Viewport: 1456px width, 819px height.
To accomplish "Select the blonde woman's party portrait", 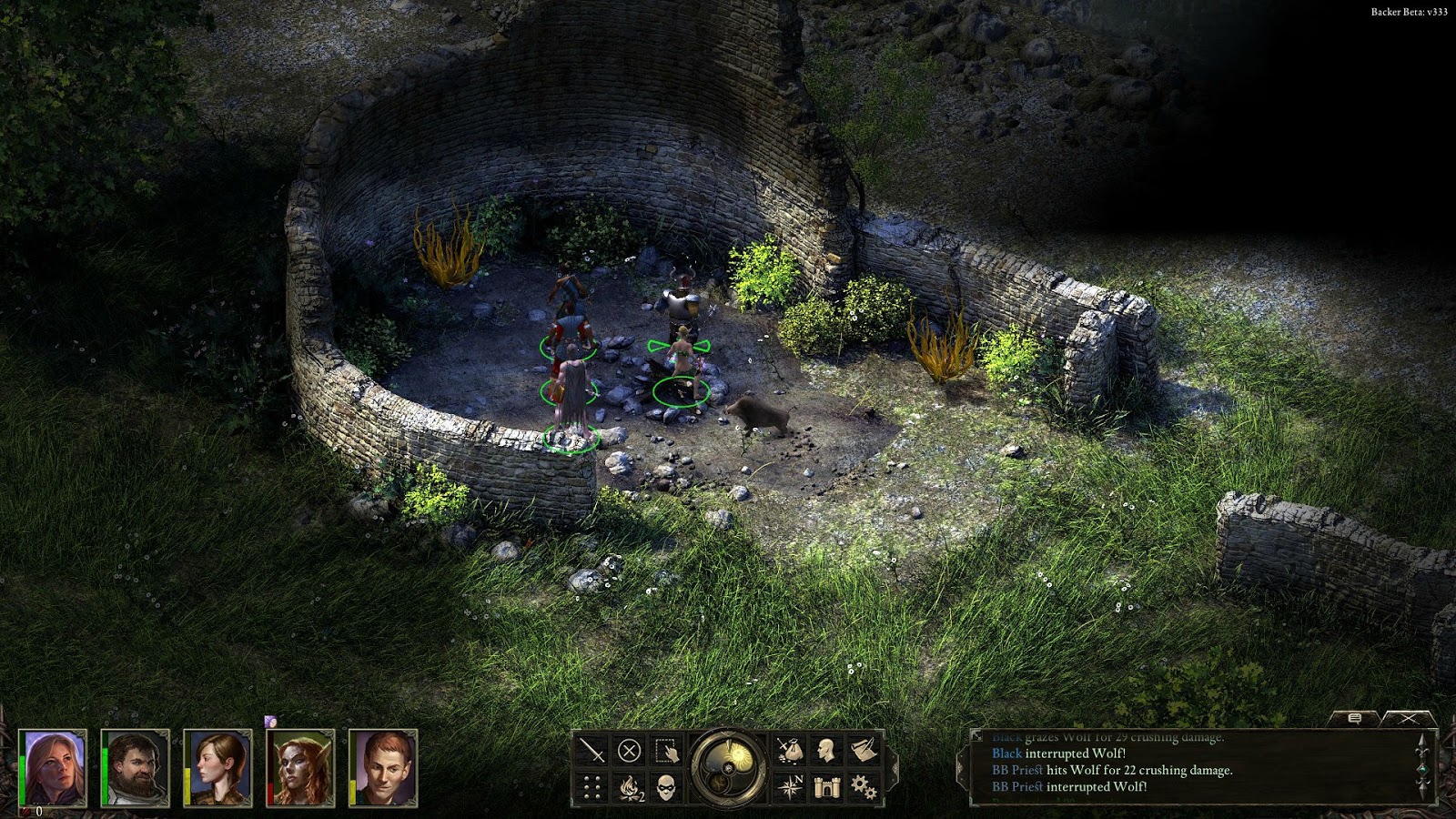I will [54, 766].
